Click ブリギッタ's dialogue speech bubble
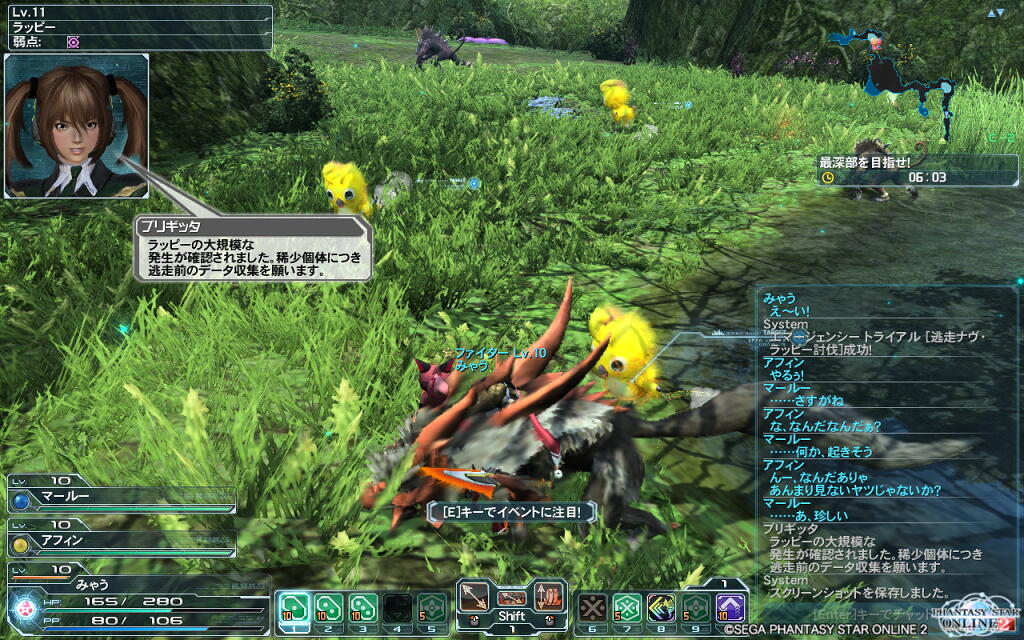1024x640 pixels. pos(254,250)
